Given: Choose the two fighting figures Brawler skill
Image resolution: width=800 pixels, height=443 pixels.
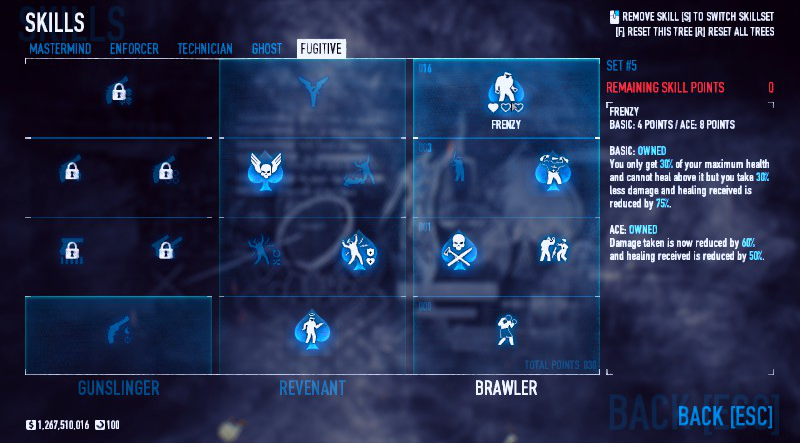Looking at the screenshot, I should coord(552,250).
